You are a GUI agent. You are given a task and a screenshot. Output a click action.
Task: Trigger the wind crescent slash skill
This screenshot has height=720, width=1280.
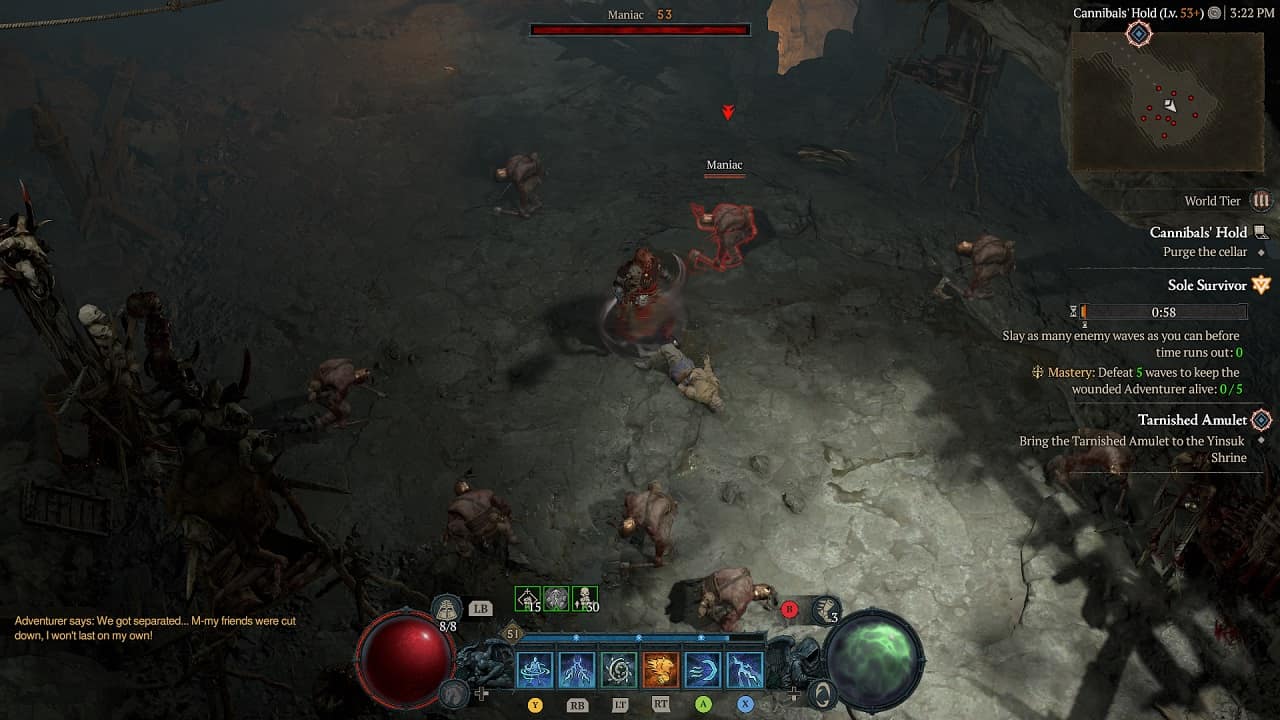point(703,670)
